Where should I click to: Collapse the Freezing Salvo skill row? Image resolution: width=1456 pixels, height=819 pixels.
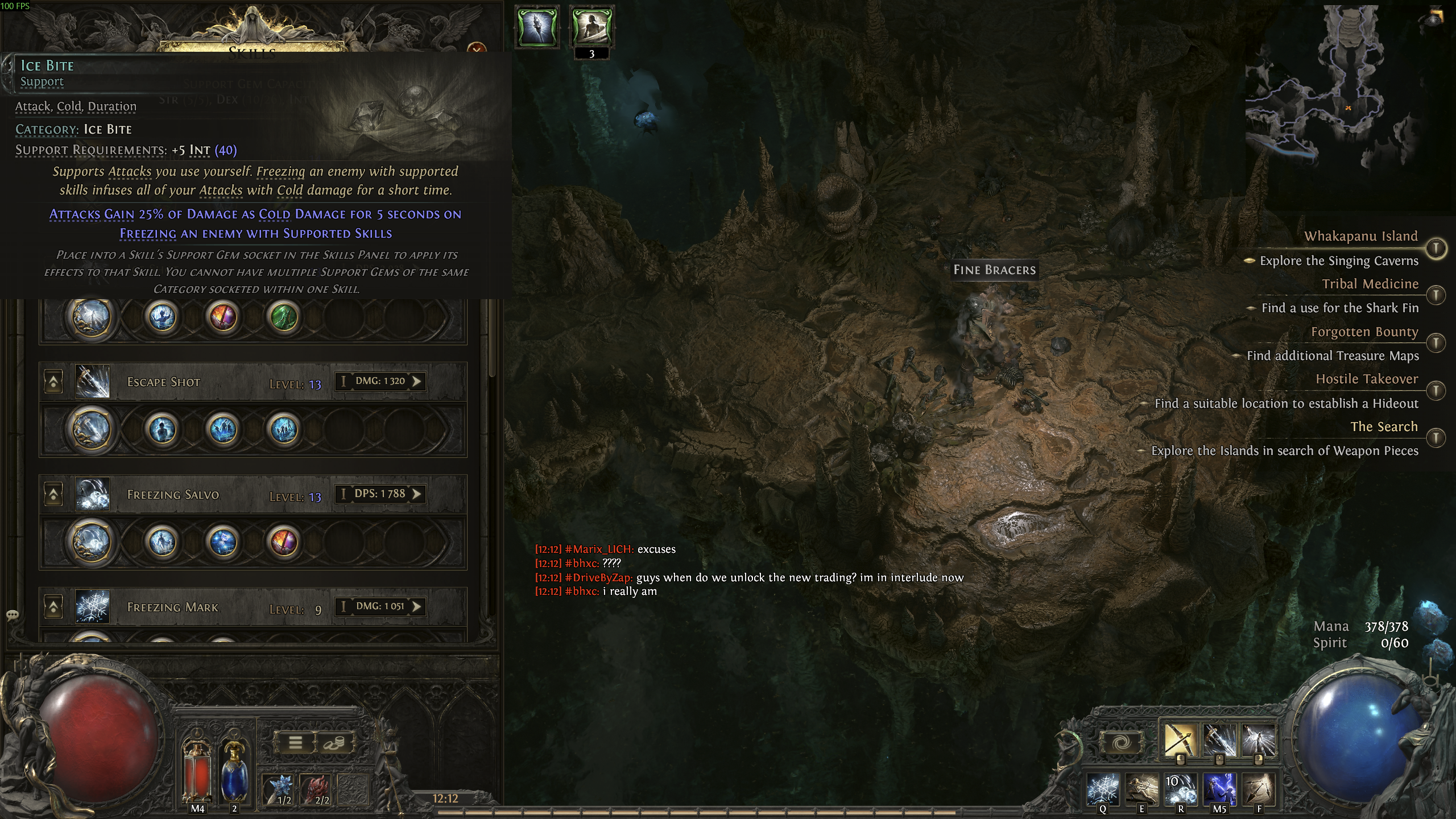[x=53, y=494]
